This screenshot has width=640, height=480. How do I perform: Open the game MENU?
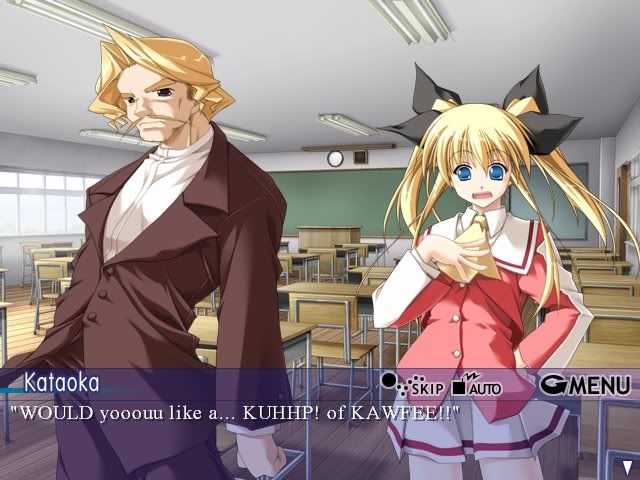(x=585, y=384)
